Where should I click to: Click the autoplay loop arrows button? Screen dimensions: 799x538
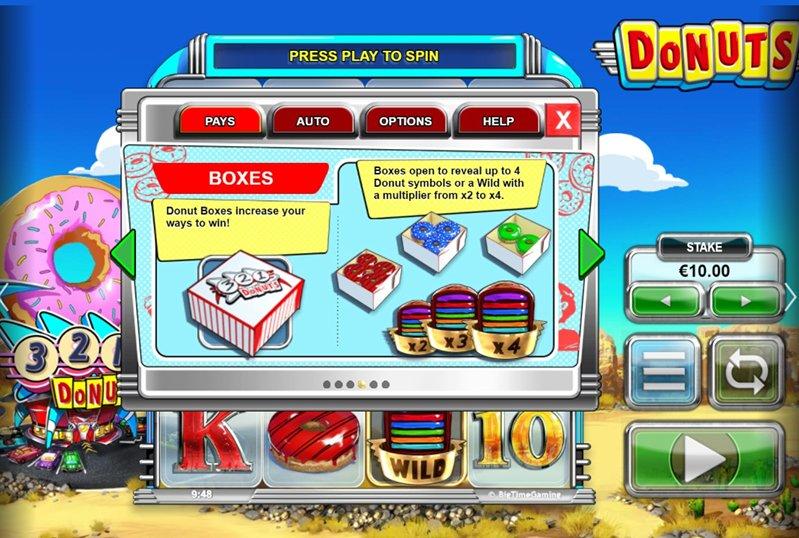click(746, 371)
